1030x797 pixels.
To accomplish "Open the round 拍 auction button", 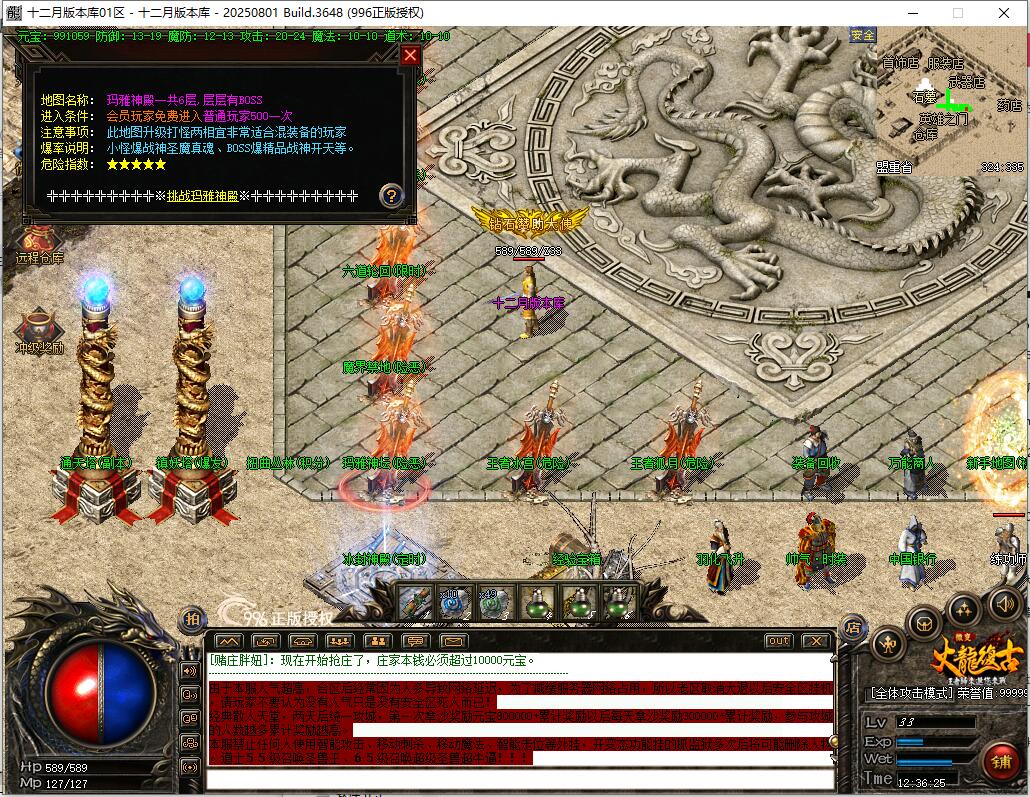I will [191, 620].
